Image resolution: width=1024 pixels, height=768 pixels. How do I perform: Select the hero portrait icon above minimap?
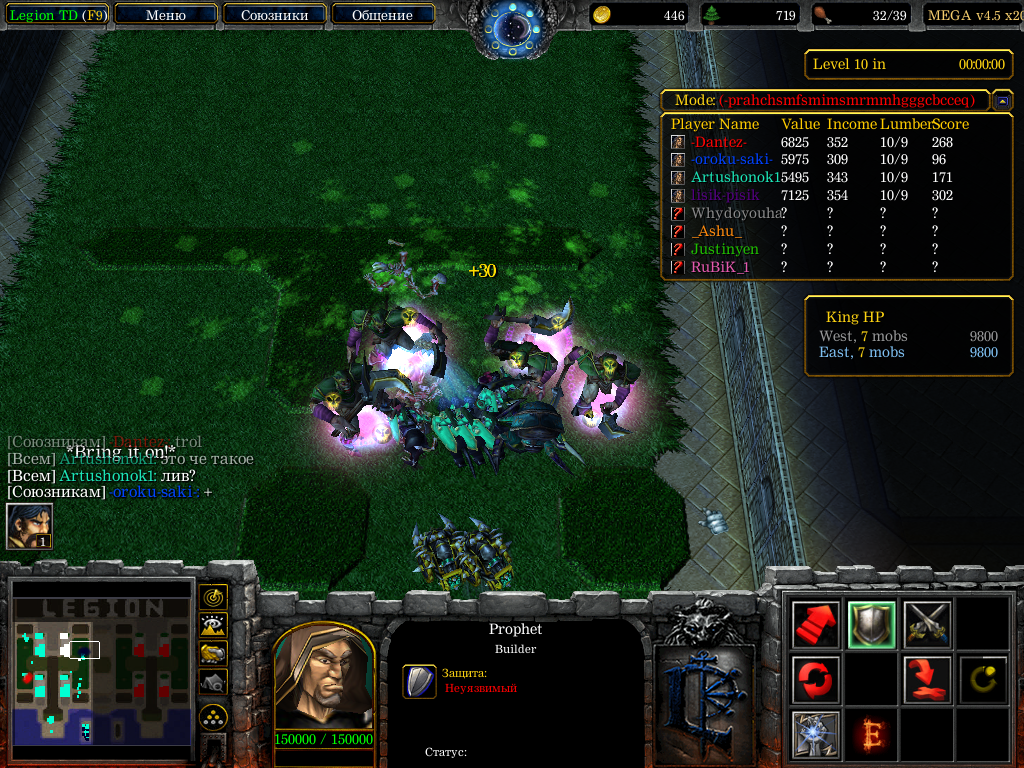[x=29, y=526]
